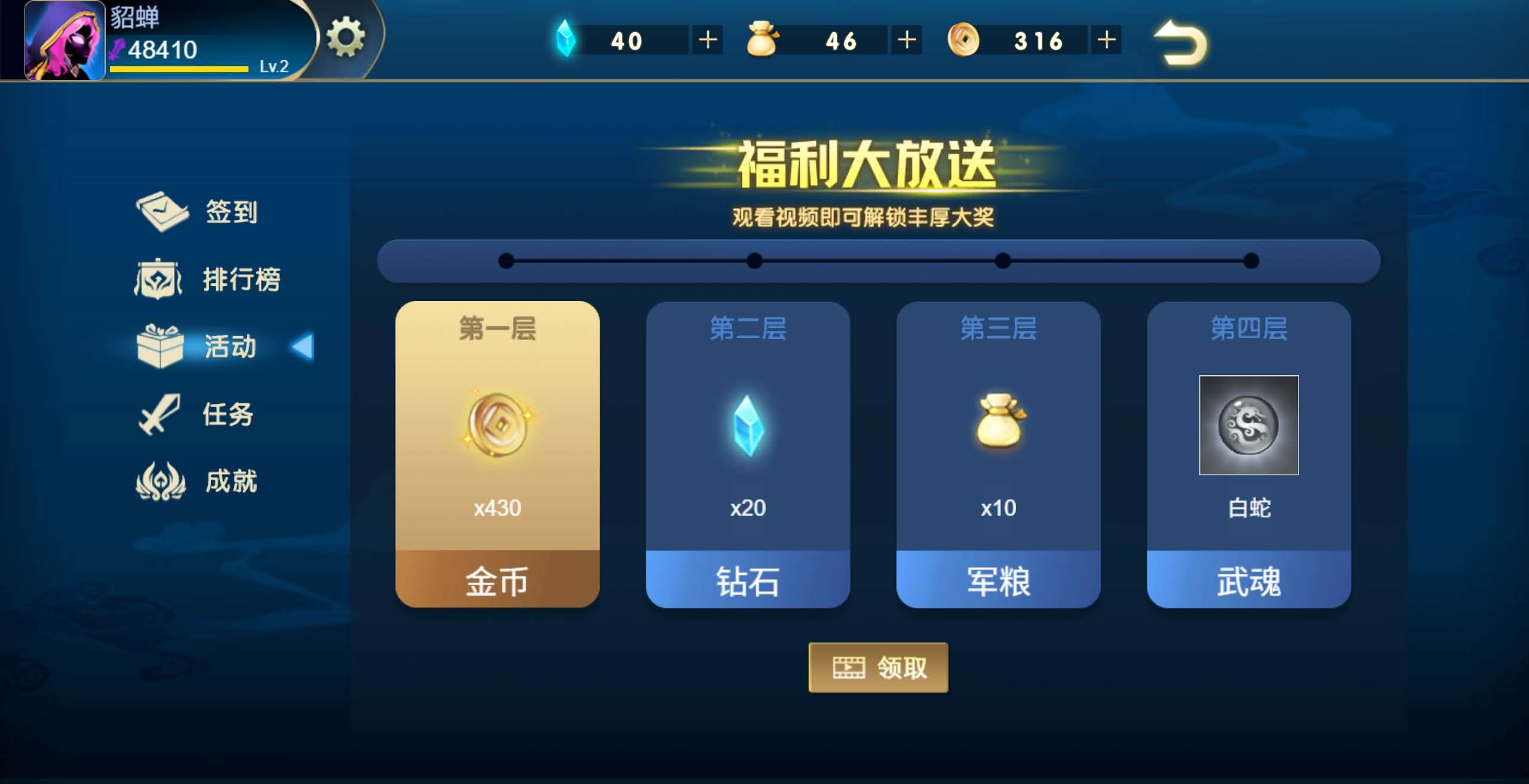This screenshot has height=784, width=1529.
Task: Click the first milestone dot on progress bar
Action: click(x=505, y=262)
